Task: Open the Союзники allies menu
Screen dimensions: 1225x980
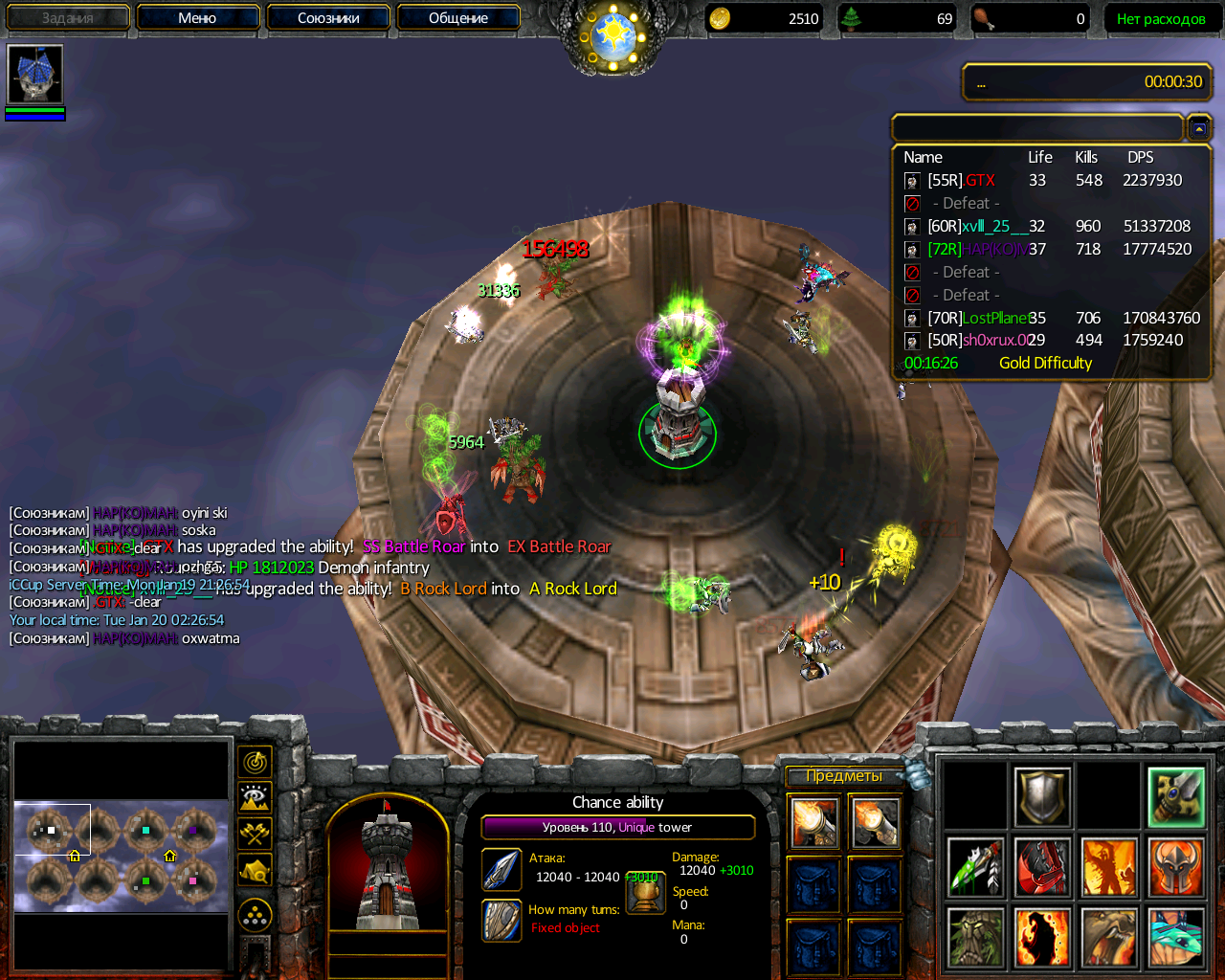Action: point(328,17)
